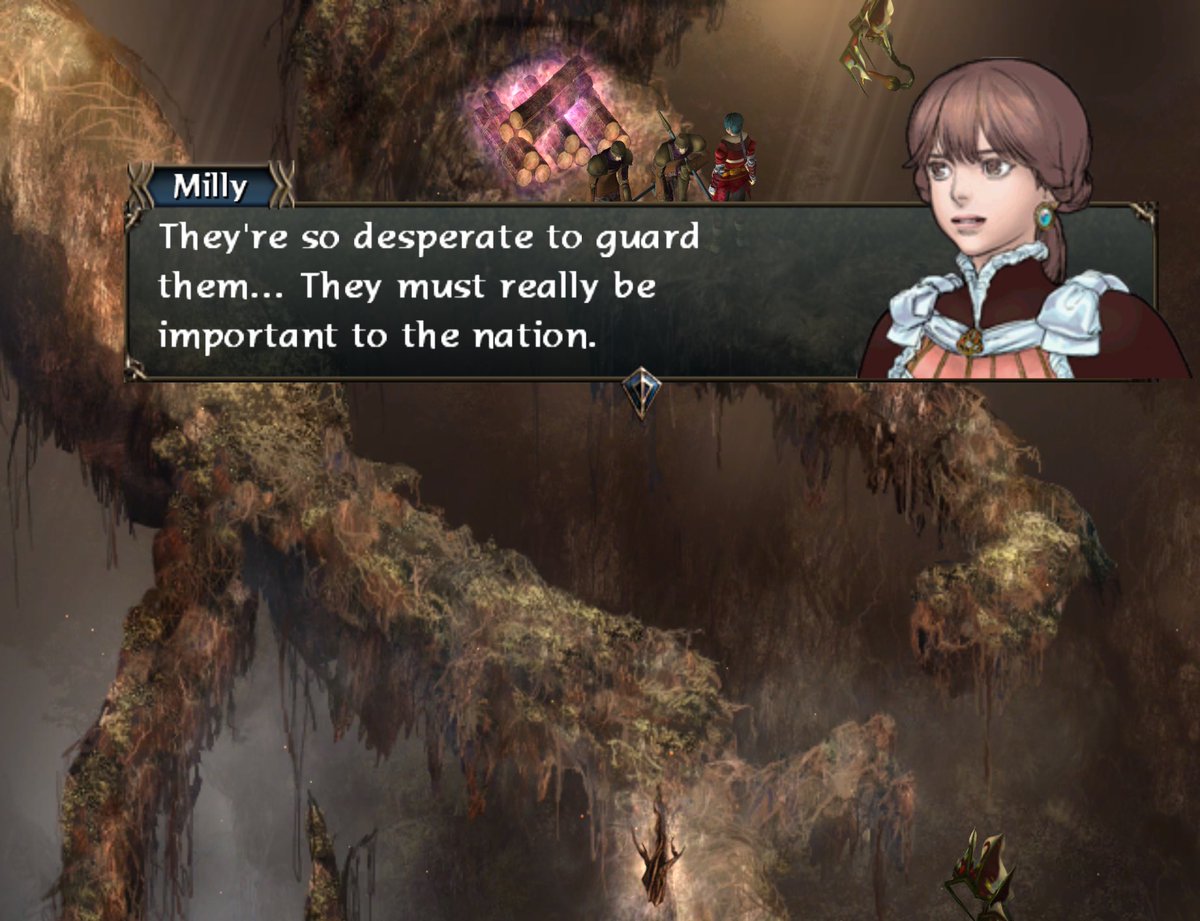Advance dialogue with the blue arrow indicator
The width and height of the screenshot is (1200, 921).
(x=640, y=392)
